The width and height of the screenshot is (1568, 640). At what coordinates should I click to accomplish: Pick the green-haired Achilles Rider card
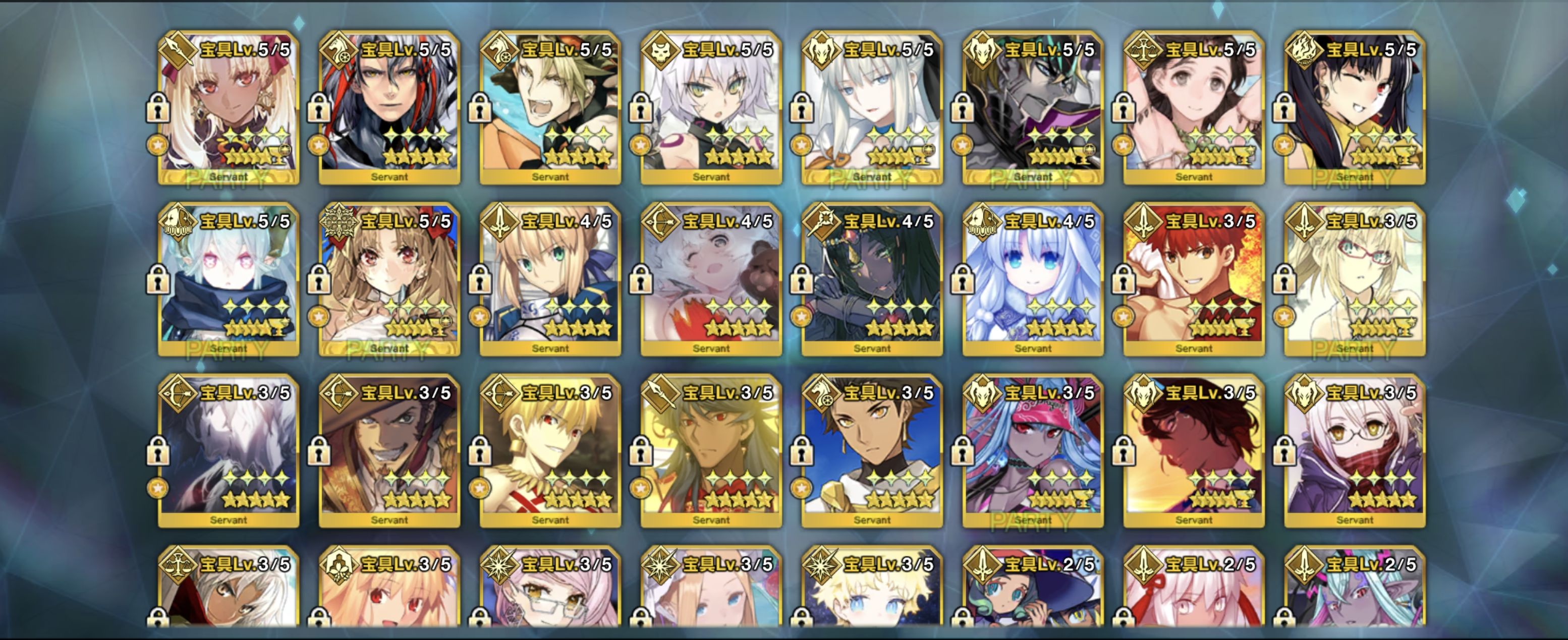[550, 108]
